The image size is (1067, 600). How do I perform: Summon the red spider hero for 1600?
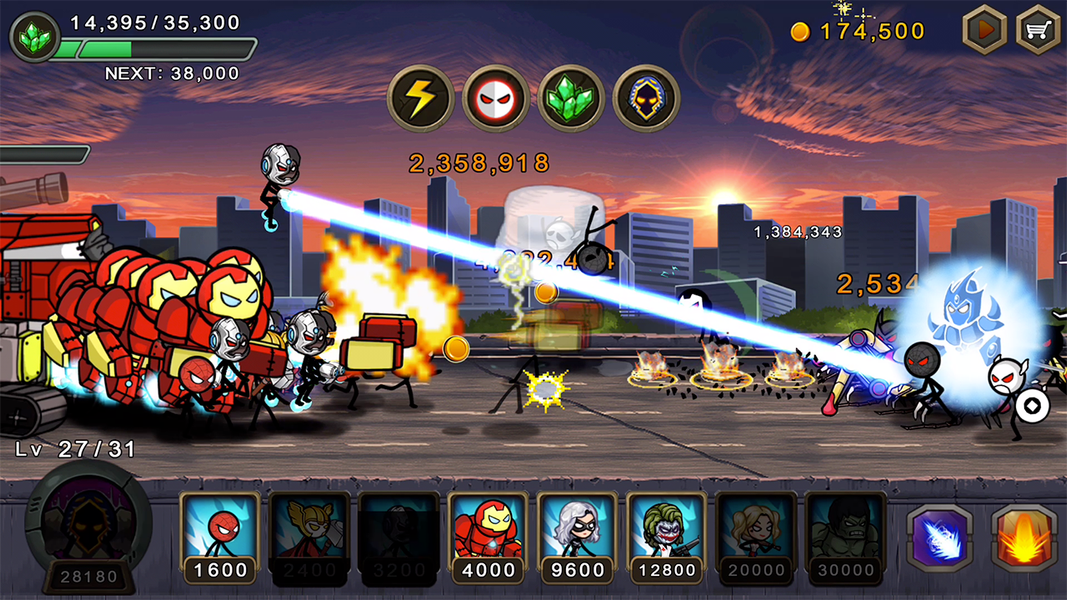coord(220,535)
